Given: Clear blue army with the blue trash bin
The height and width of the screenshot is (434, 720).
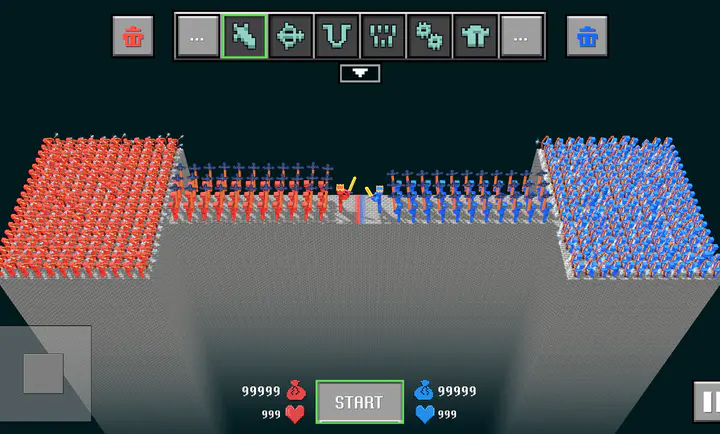Looking at the screenshot, I should tap(587, 37).
